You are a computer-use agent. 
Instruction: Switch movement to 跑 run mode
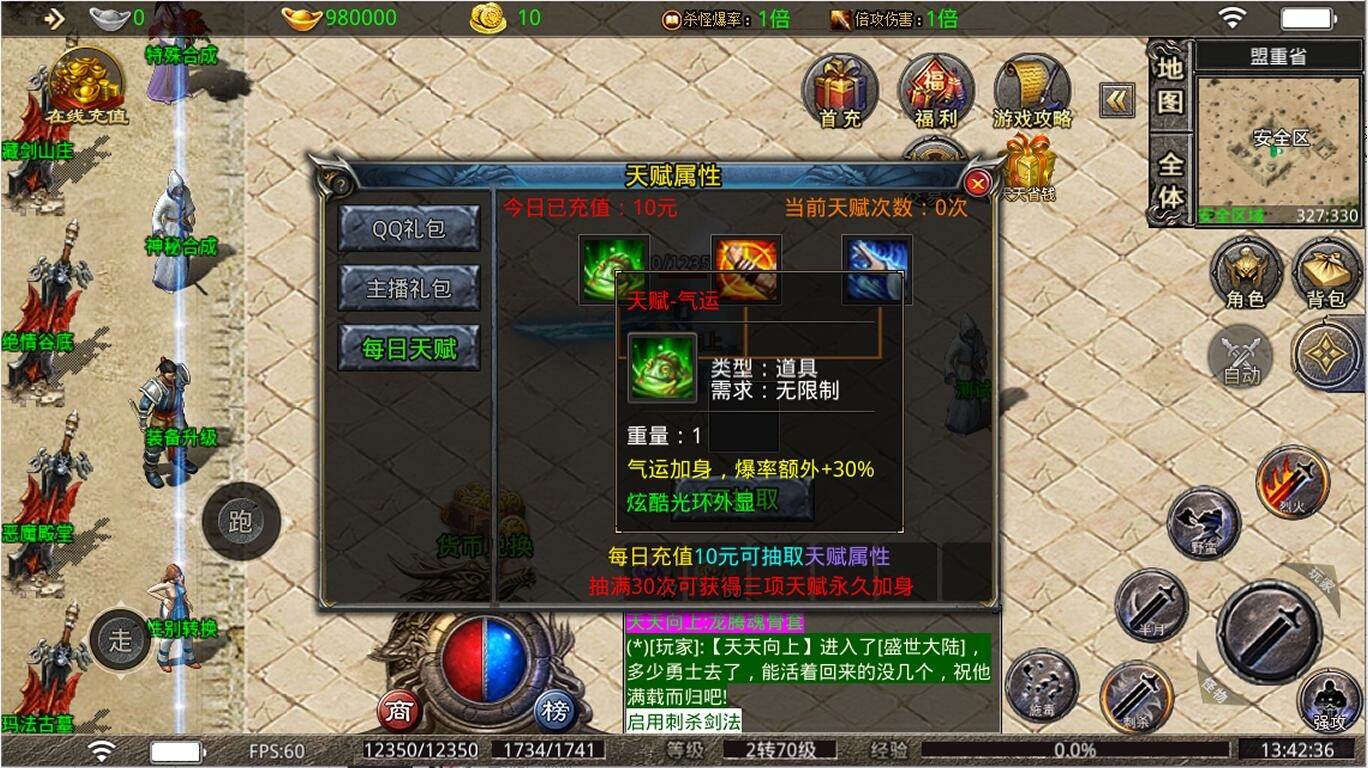coord(240,519)
